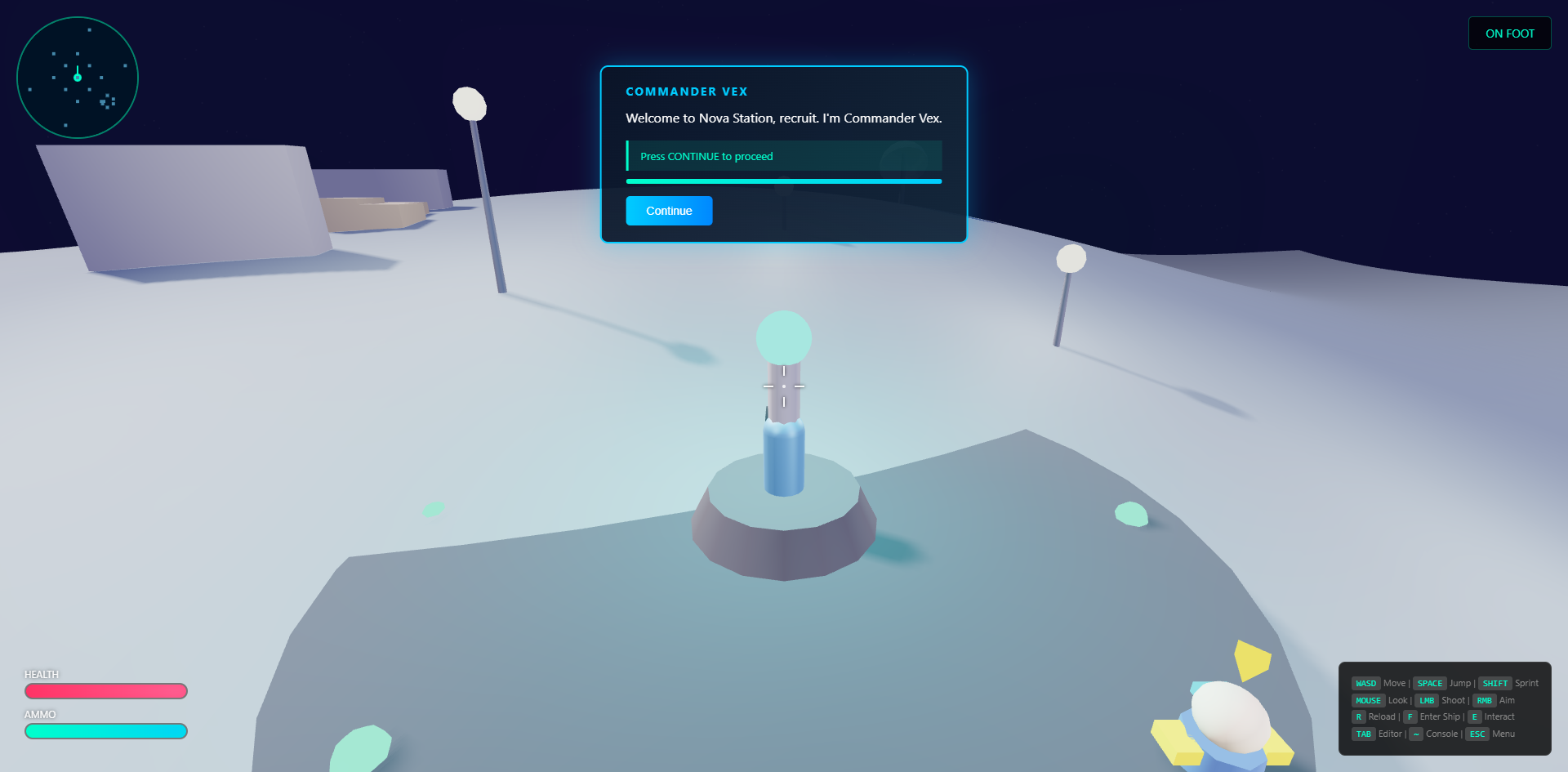Viewport: 1568px width, 772px height.
Task: Click the SPACE Jump keybind icon
Action: pyautogui.click(x=1430, y=683)
